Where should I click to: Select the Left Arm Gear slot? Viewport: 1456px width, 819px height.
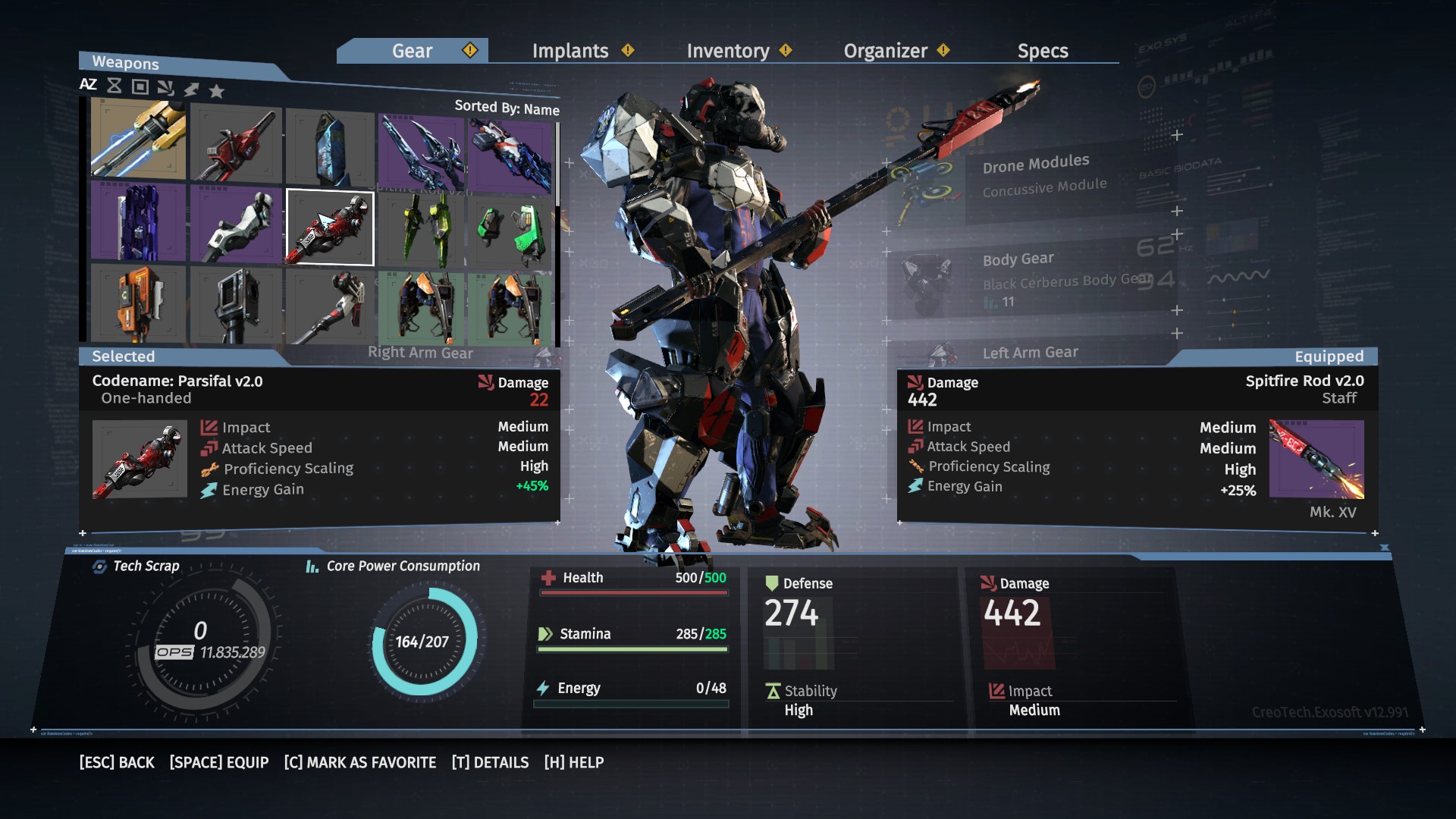click(1030, 353)
